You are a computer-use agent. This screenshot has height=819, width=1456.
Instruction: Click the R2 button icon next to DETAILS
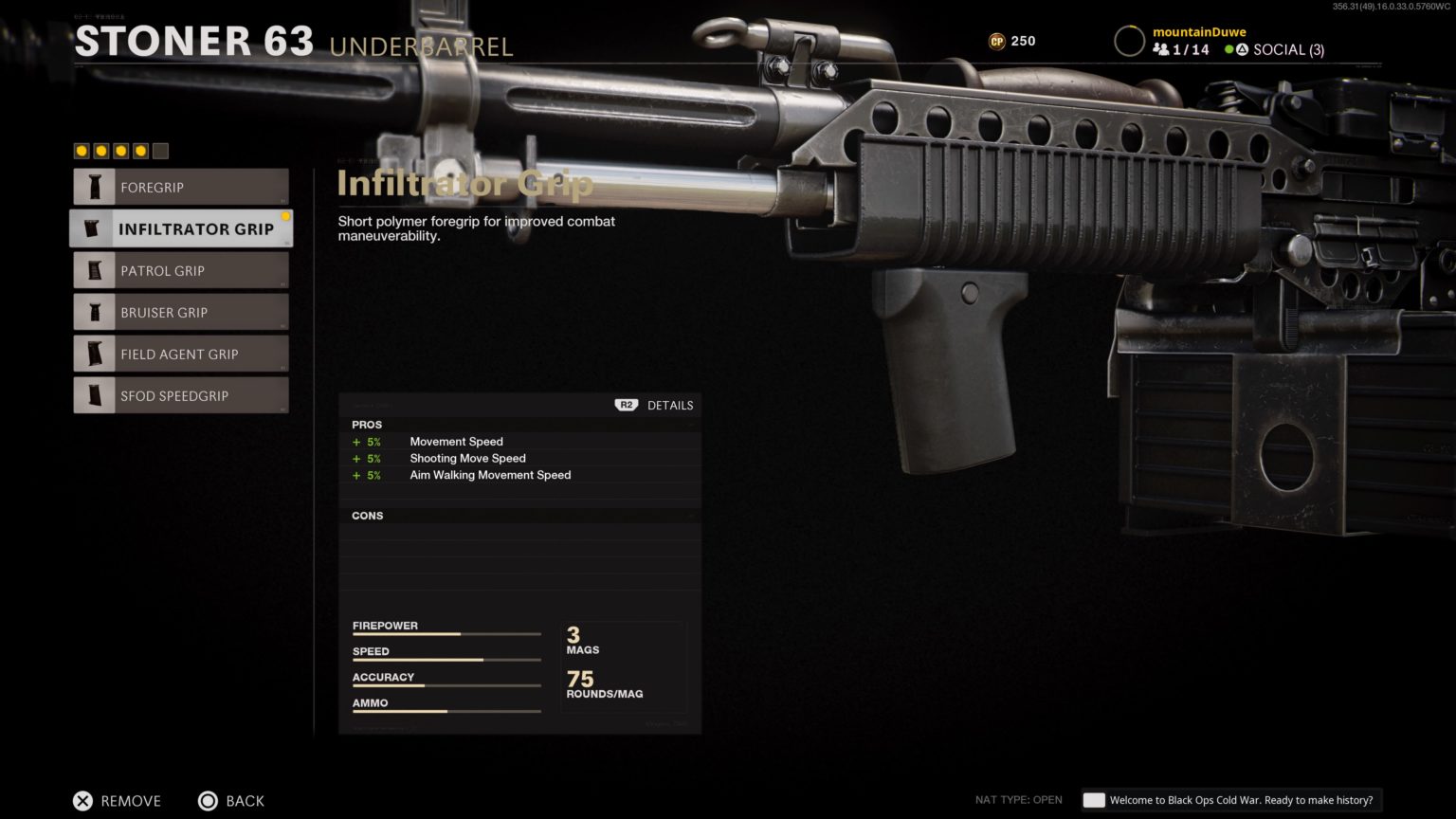pos(624,405)
